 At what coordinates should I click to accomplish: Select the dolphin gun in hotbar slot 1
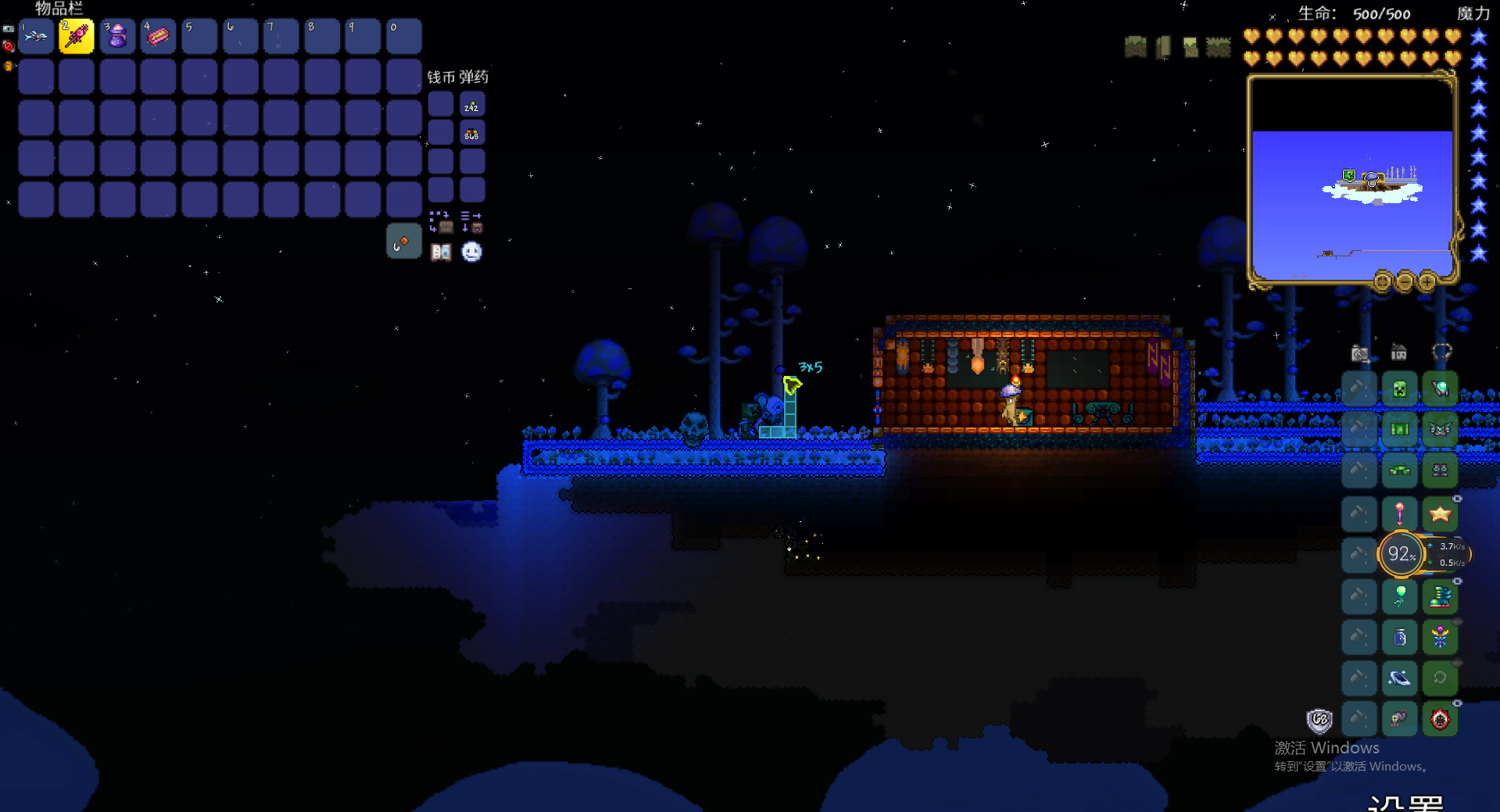click(36, 37)
